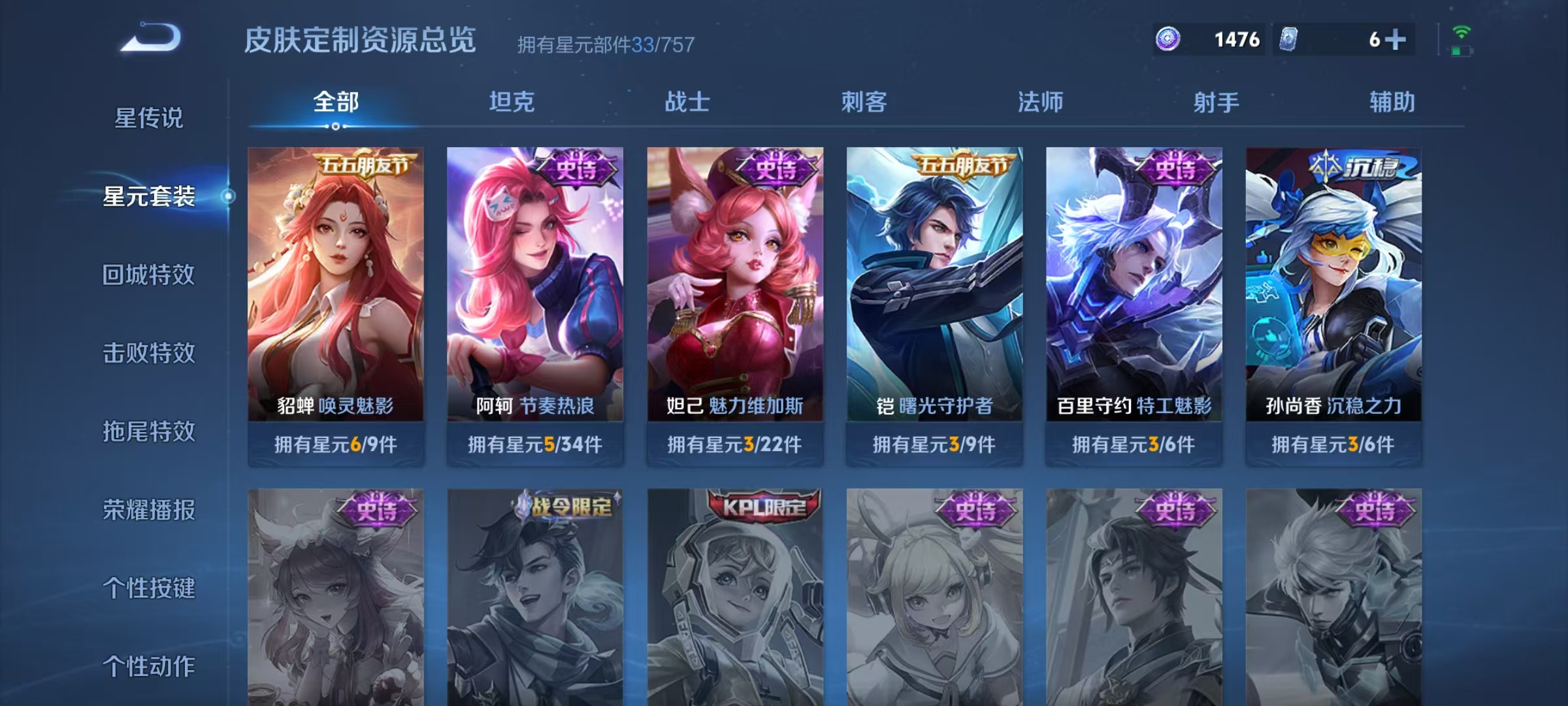Switch to the 坦克 category tab

(513, 102)
